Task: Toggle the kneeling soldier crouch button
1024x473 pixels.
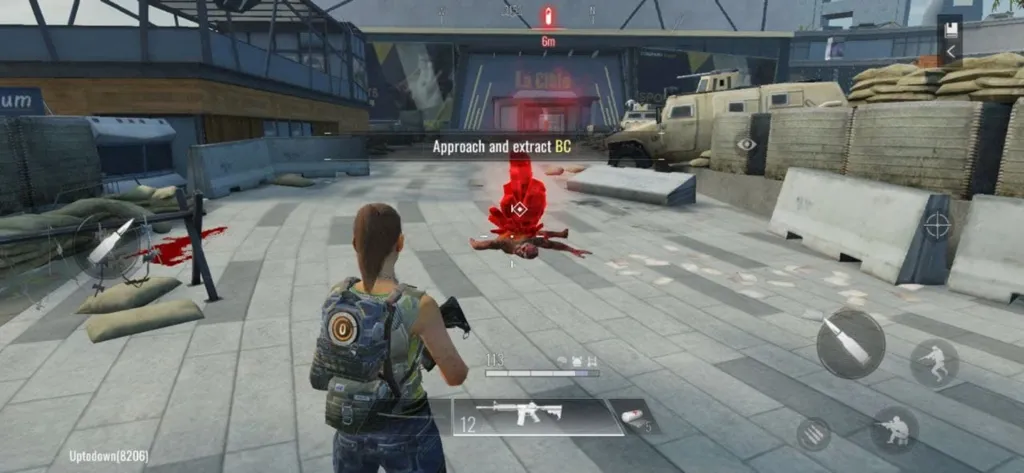Action: click(894, 428)
